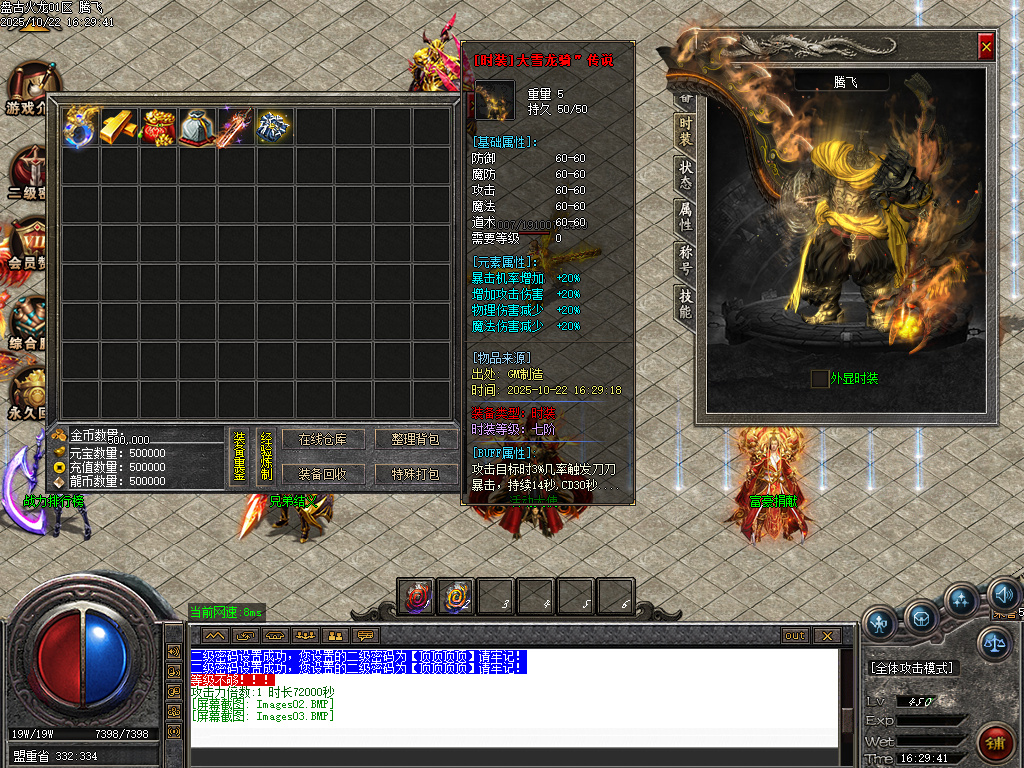Select the glowing sword item in bag
Screen dimensions: 1024x768
point(236,127)
